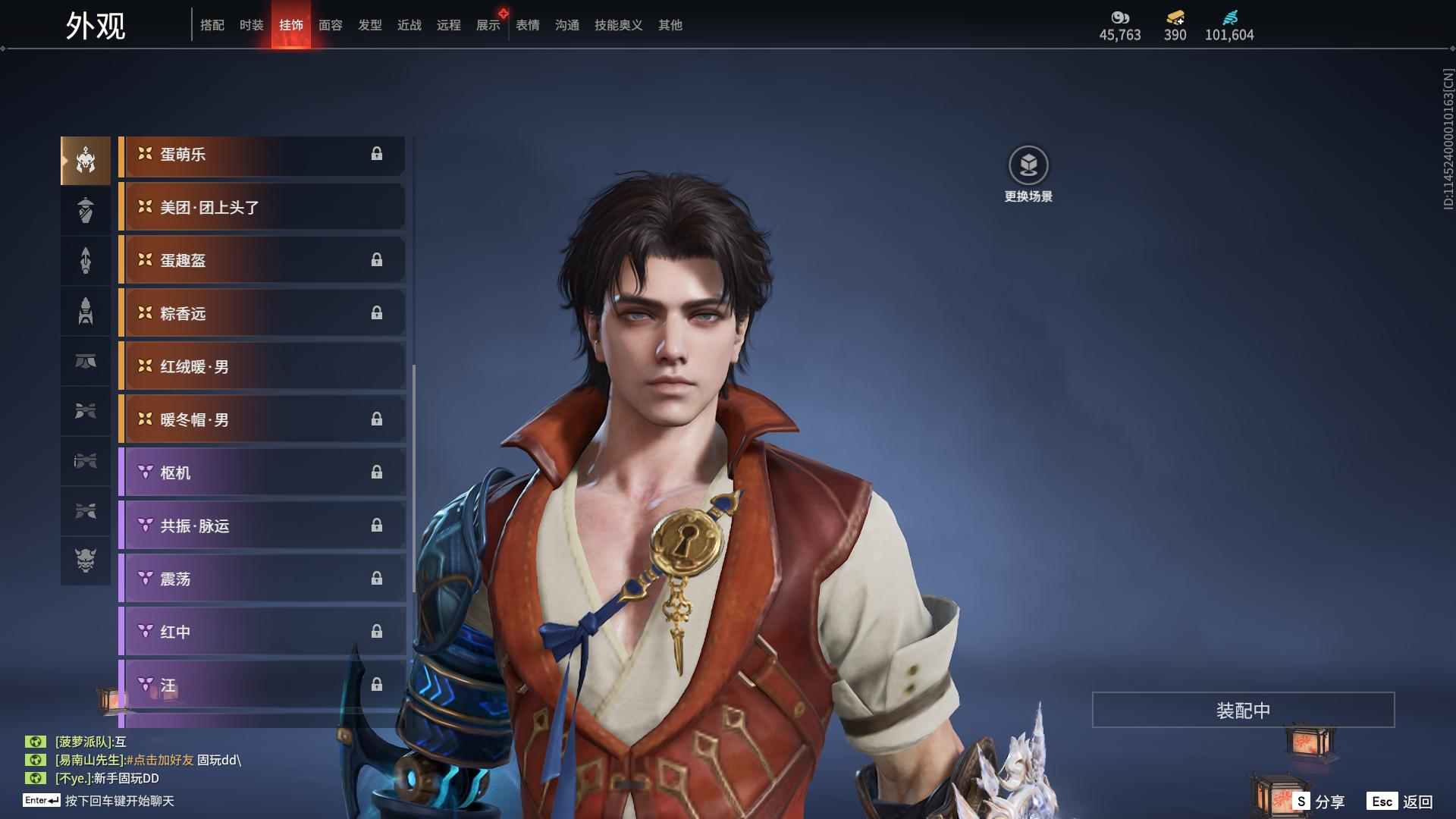Pick the 红中 accessory row
This screenshot has height=819, width=1456.
(262, 632)
